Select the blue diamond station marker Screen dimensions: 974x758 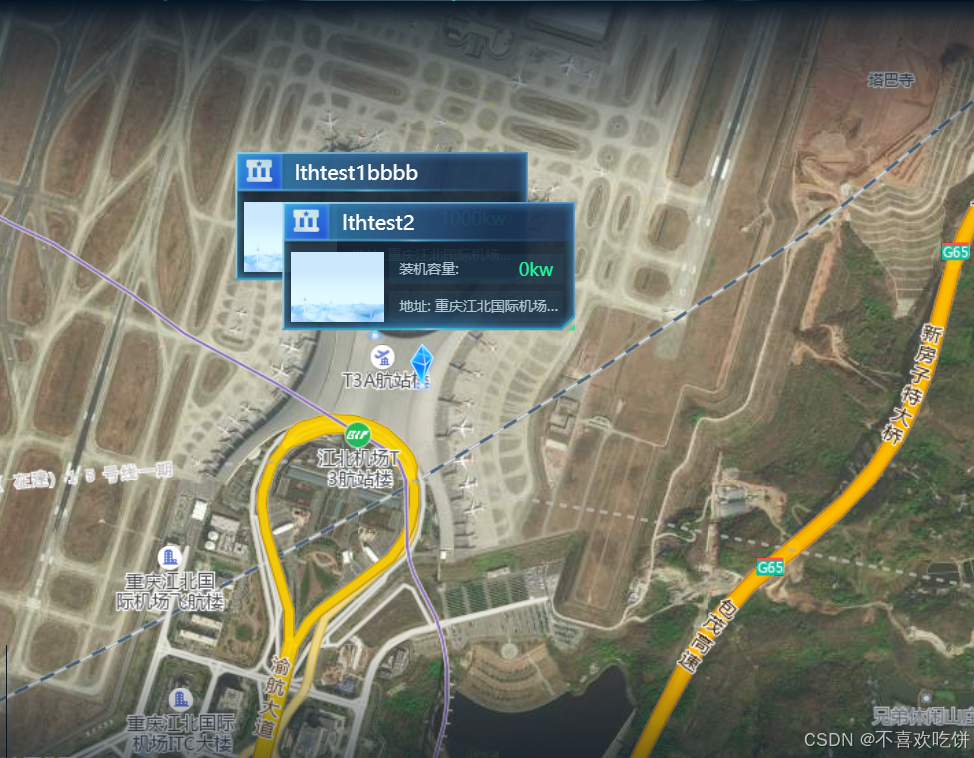pos(422,366)
